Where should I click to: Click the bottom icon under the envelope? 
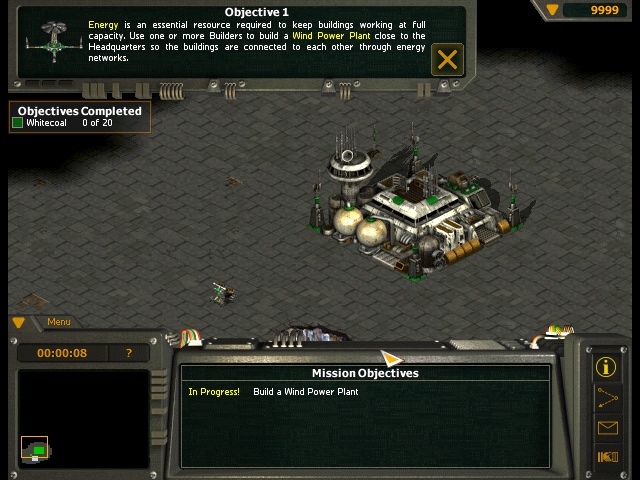(606, 457)
